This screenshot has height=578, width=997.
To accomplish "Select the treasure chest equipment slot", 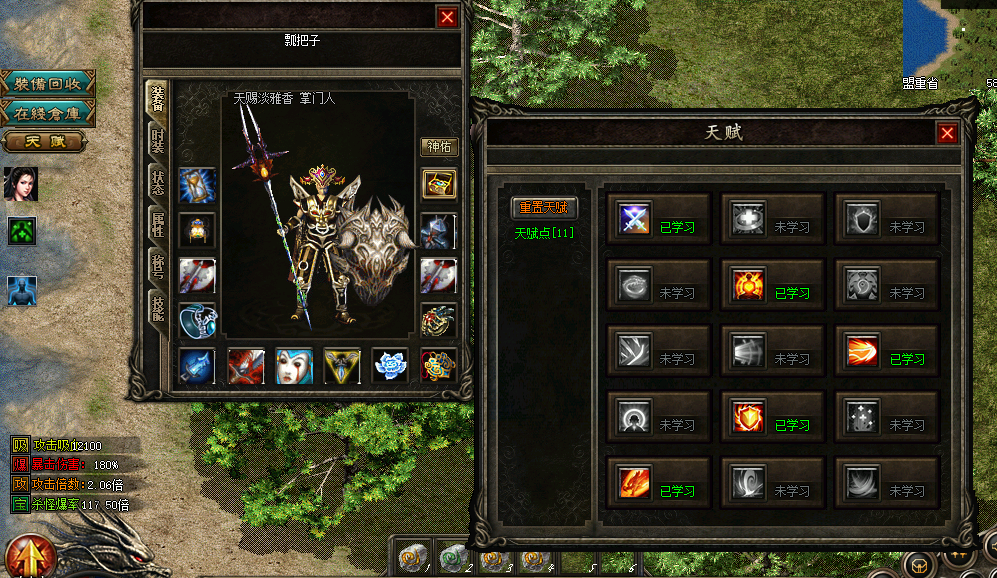I will coord(438,183).
